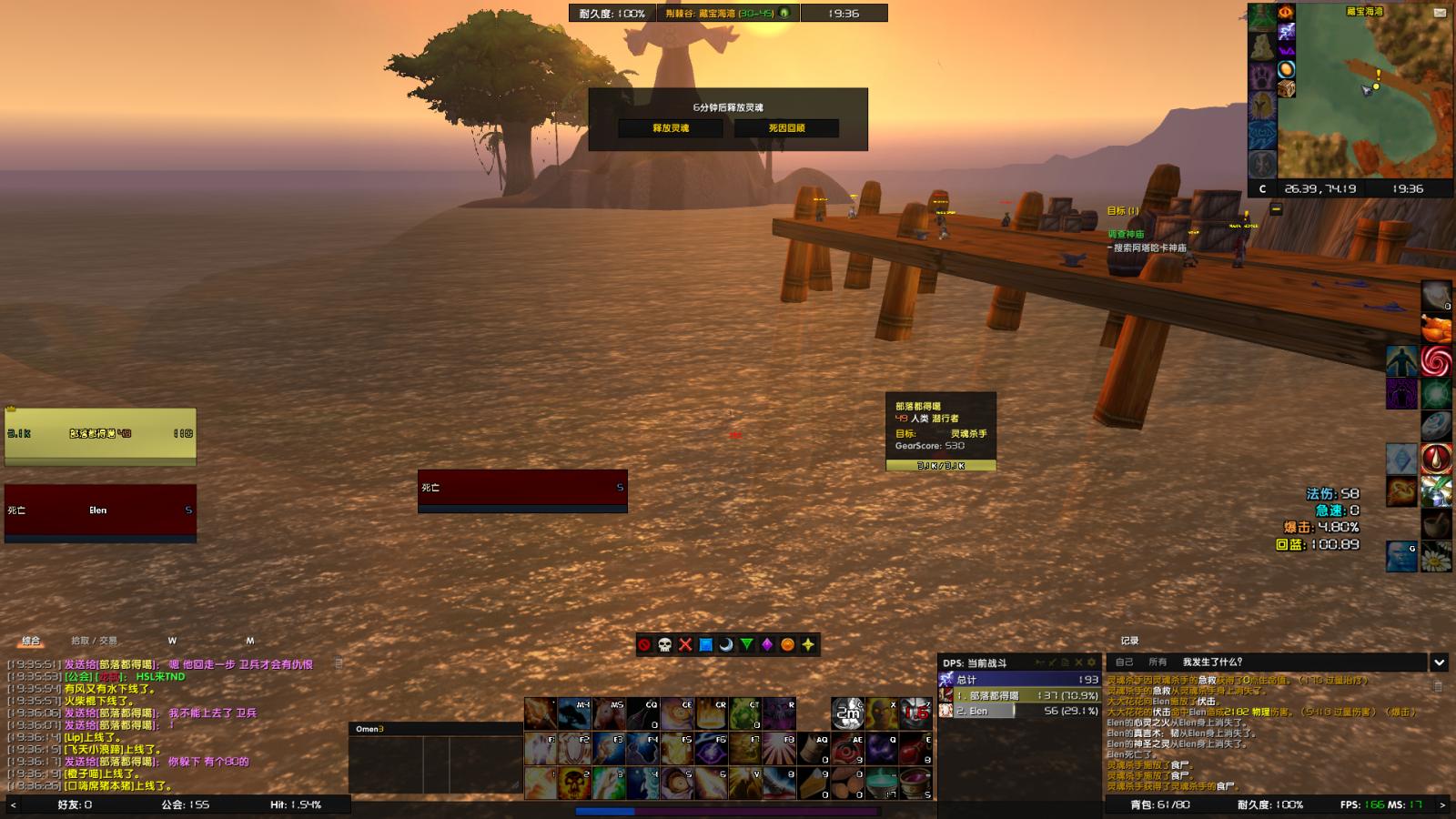Choose the red cross raid marker
The width and height of the screenshot is (1456, 819).
685,644
